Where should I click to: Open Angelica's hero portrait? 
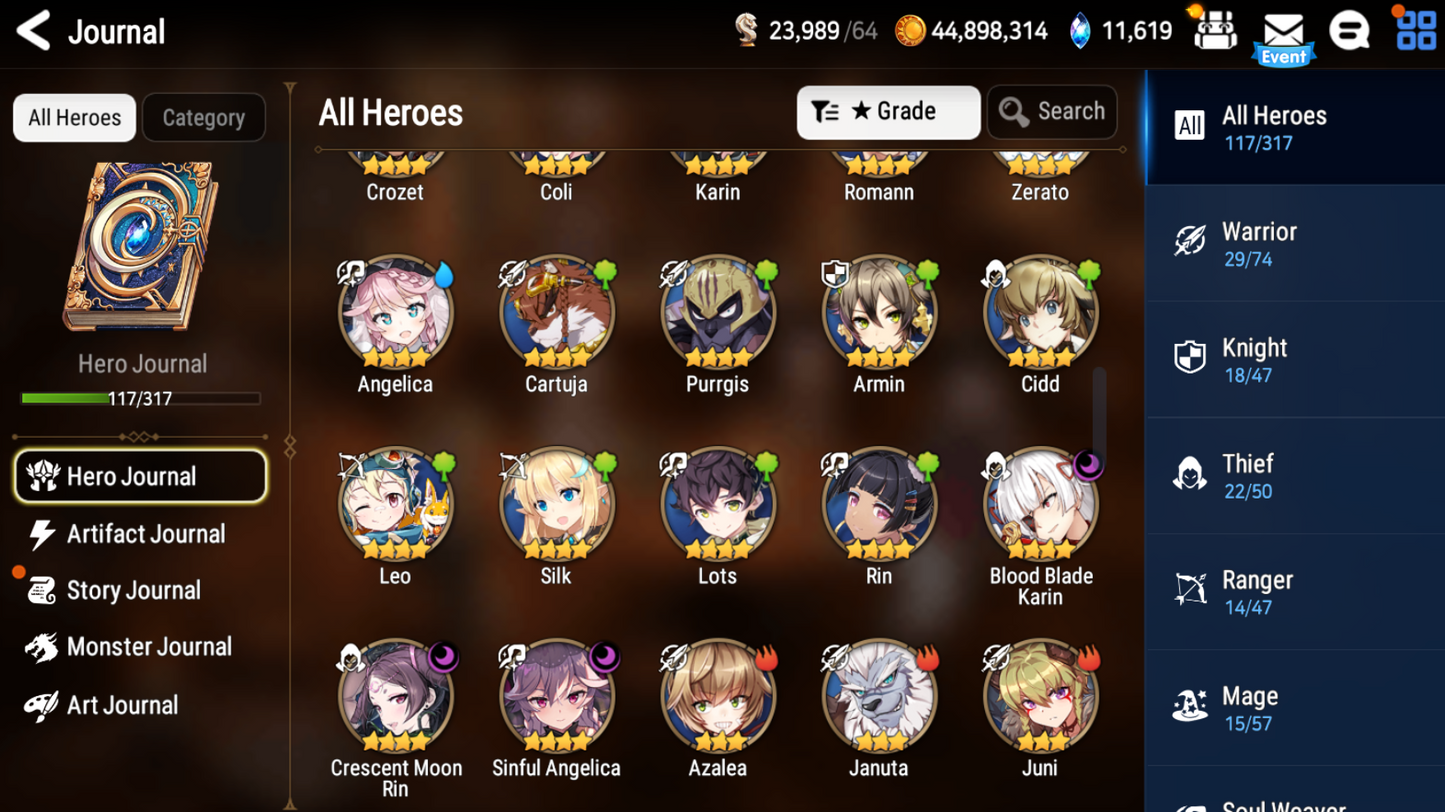[394, 311]
